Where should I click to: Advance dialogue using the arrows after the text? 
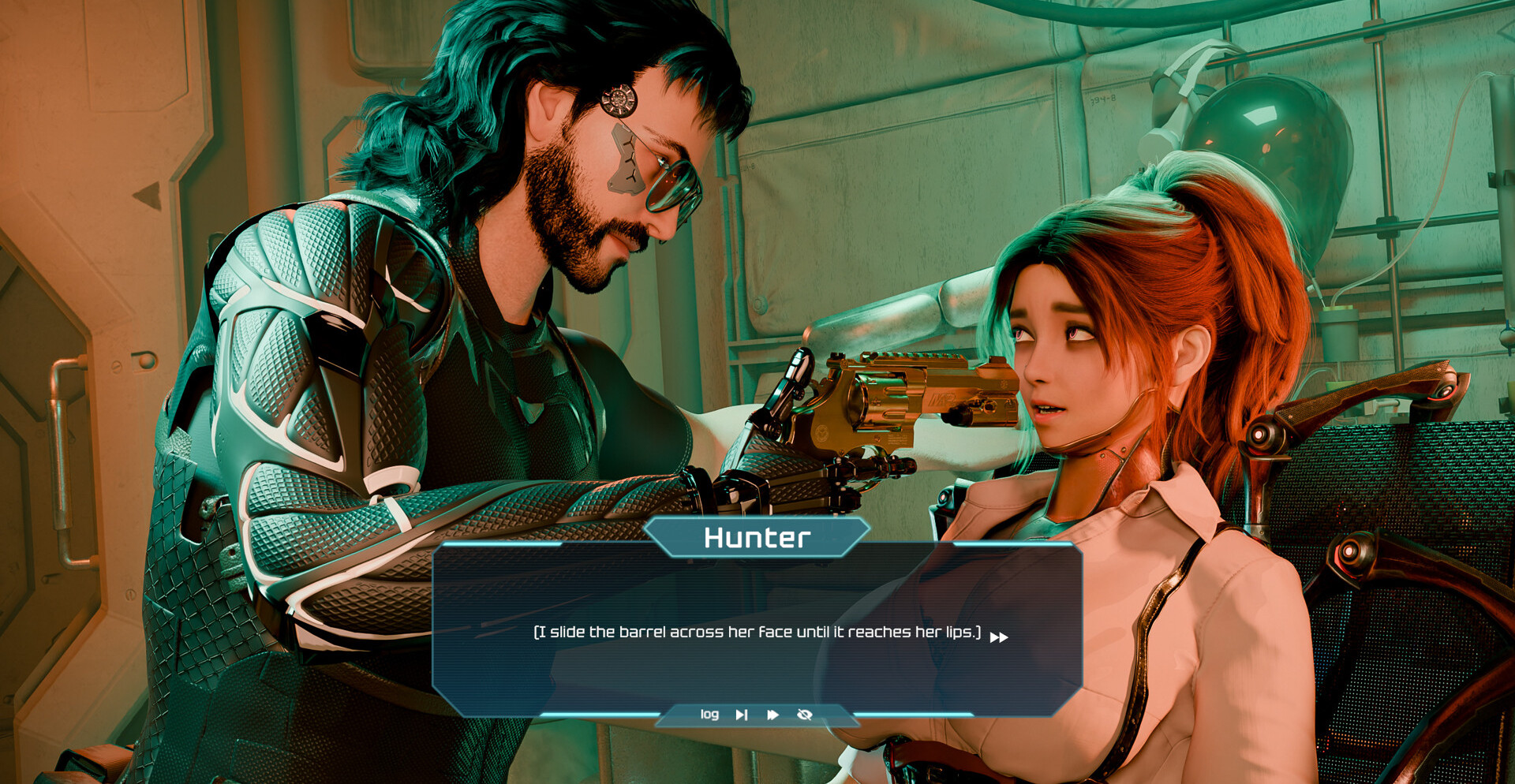click(999, 637)
